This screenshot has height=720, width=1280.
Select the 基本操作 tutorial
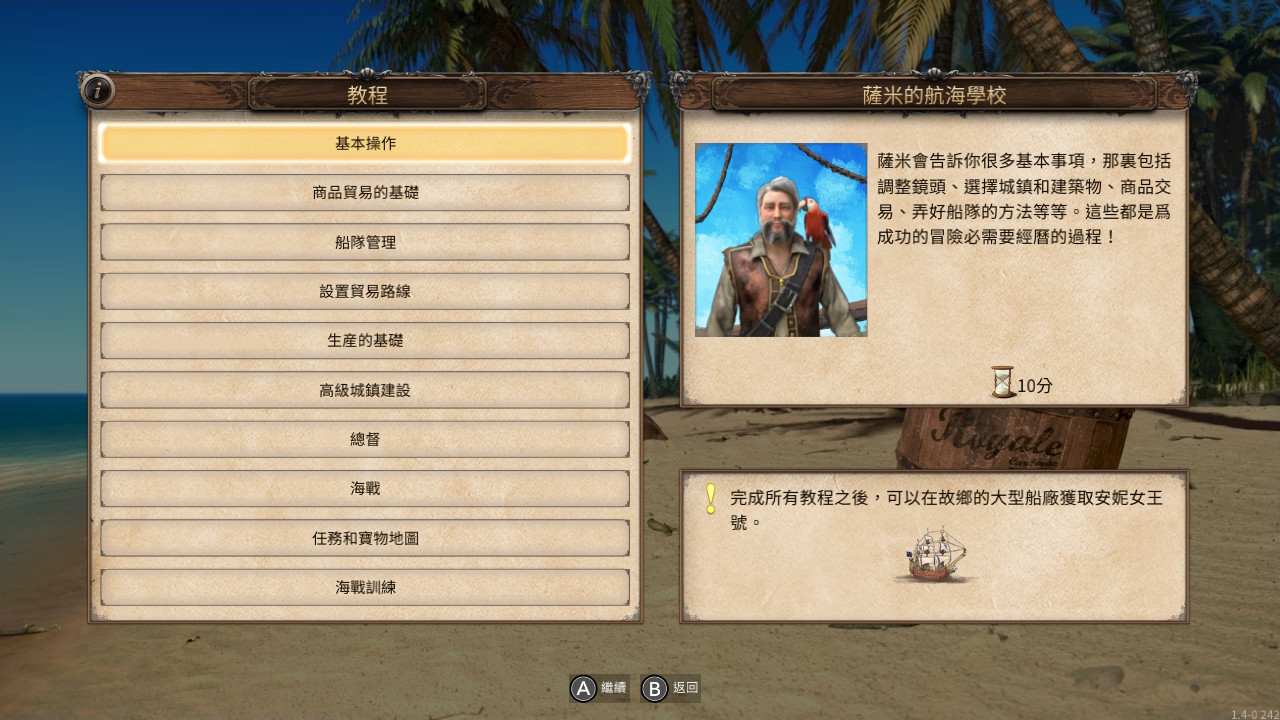[x=365, y=143]
